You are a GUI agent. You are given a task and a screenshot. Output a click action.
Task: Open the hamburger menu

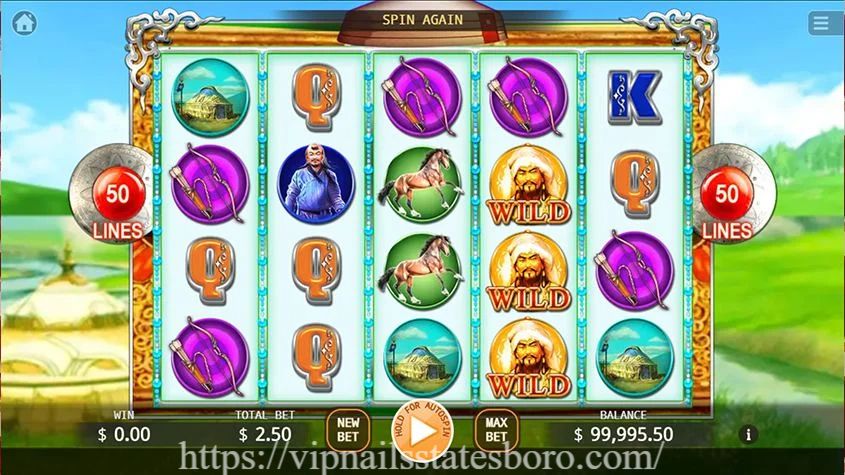click(x=823, y=21)
